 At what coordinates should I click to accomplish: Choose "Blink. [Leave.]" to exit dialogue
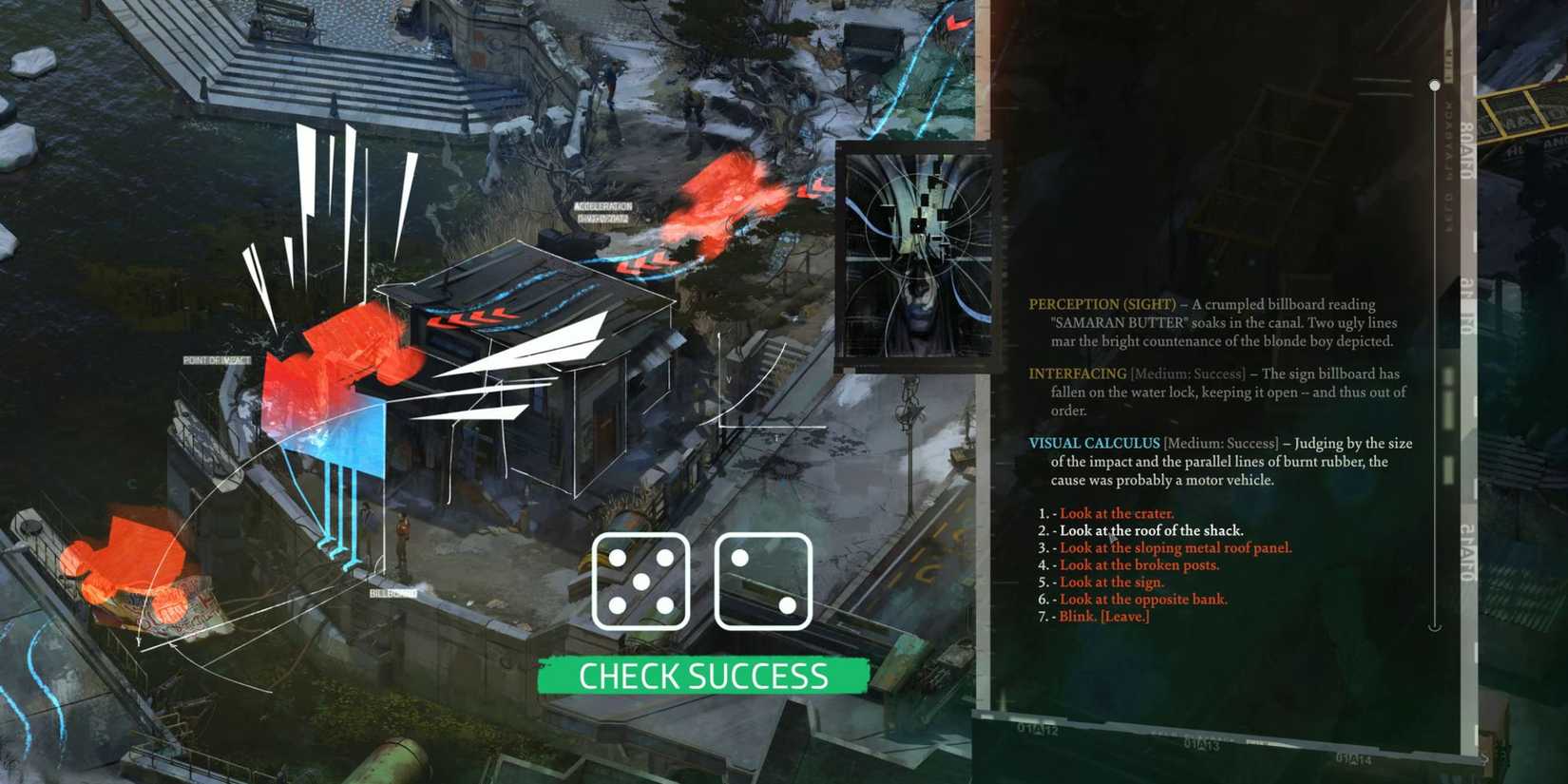tap(1105, 616)
